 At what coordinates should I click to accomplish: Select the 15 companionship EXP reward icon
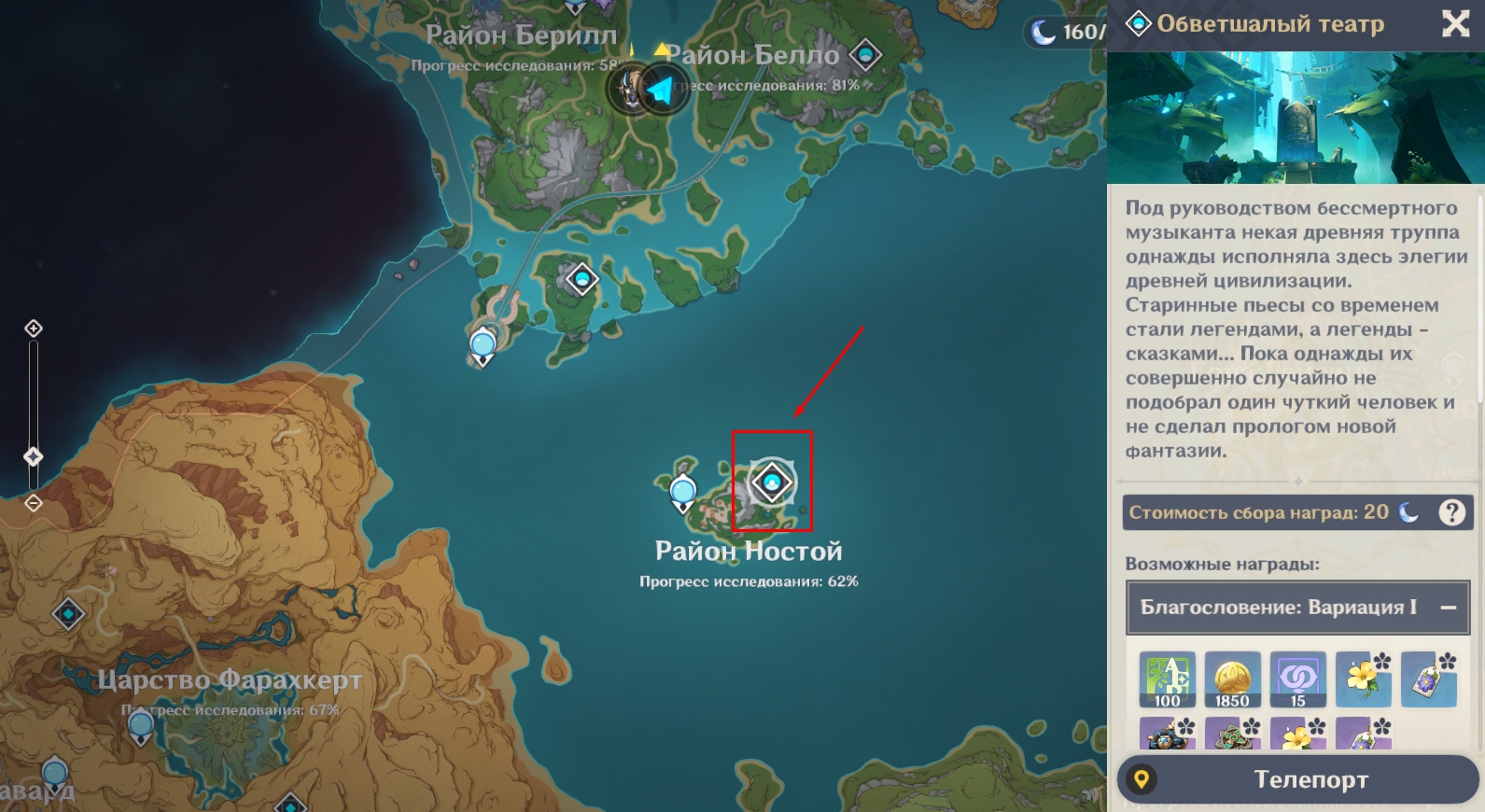[x=1297, y=679]
